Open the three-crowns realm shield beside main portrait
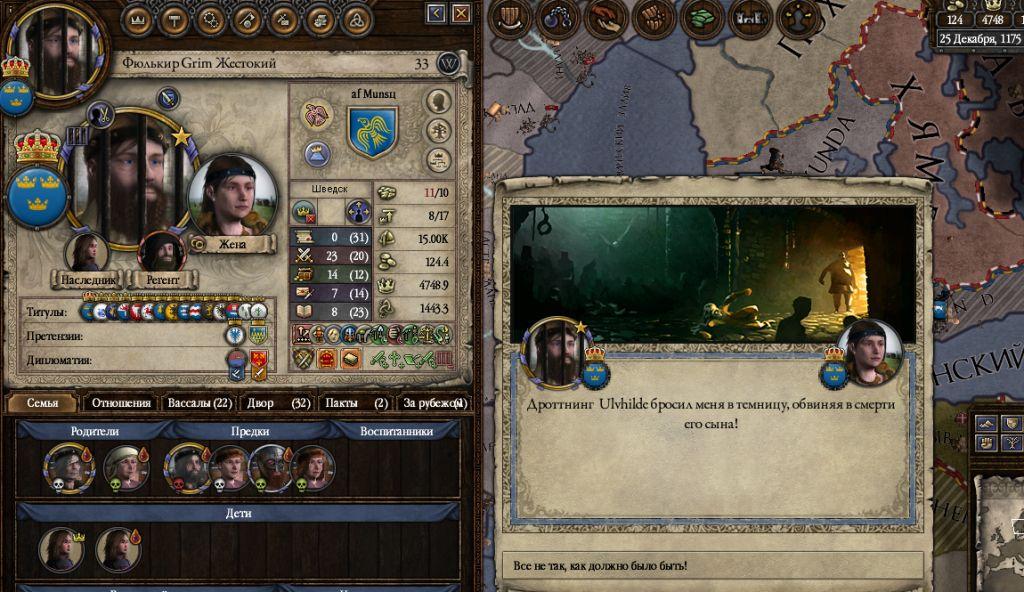 [38, 198]
